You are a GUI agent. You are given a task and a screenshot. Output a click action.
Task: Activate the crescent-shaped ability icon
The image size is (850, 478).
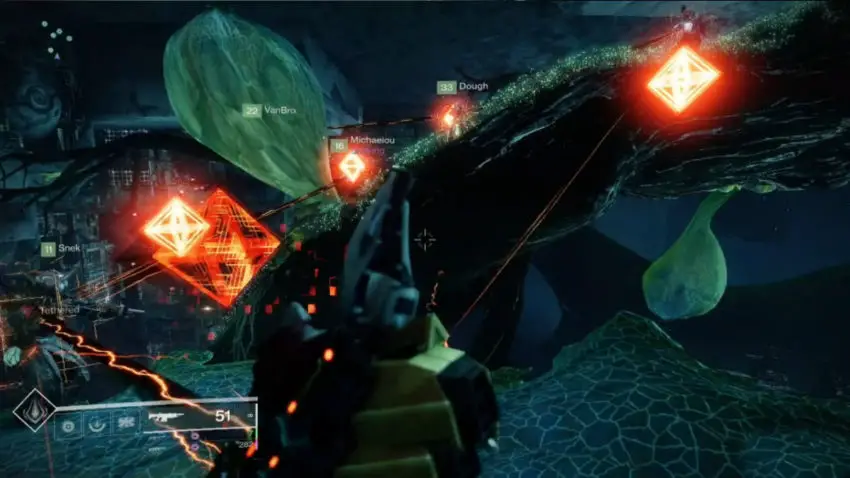[97, 423]
